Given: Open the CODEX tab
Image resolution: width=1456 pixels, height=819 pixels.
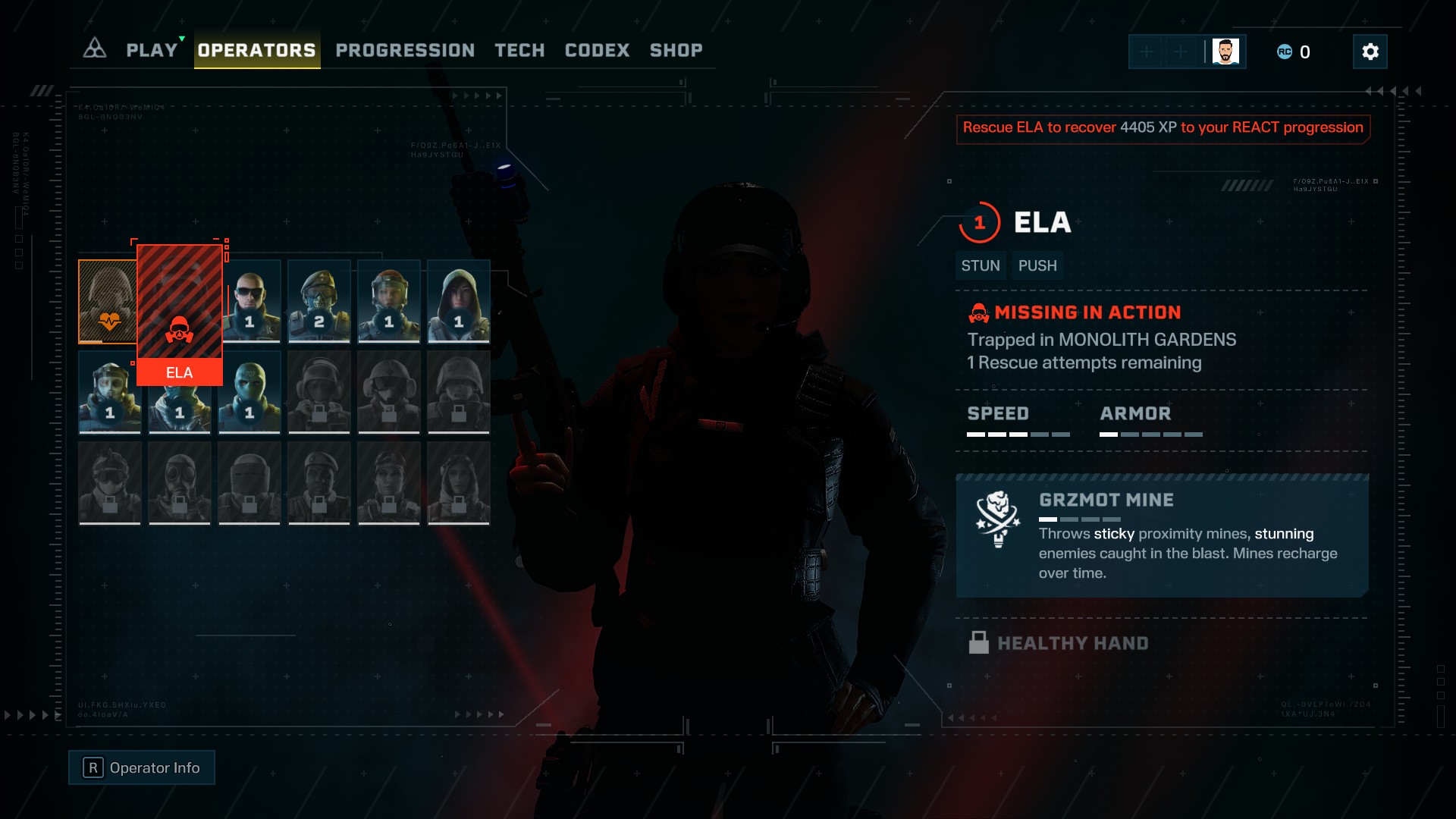Looking at the screenshot, I should (x=597, y=50).
